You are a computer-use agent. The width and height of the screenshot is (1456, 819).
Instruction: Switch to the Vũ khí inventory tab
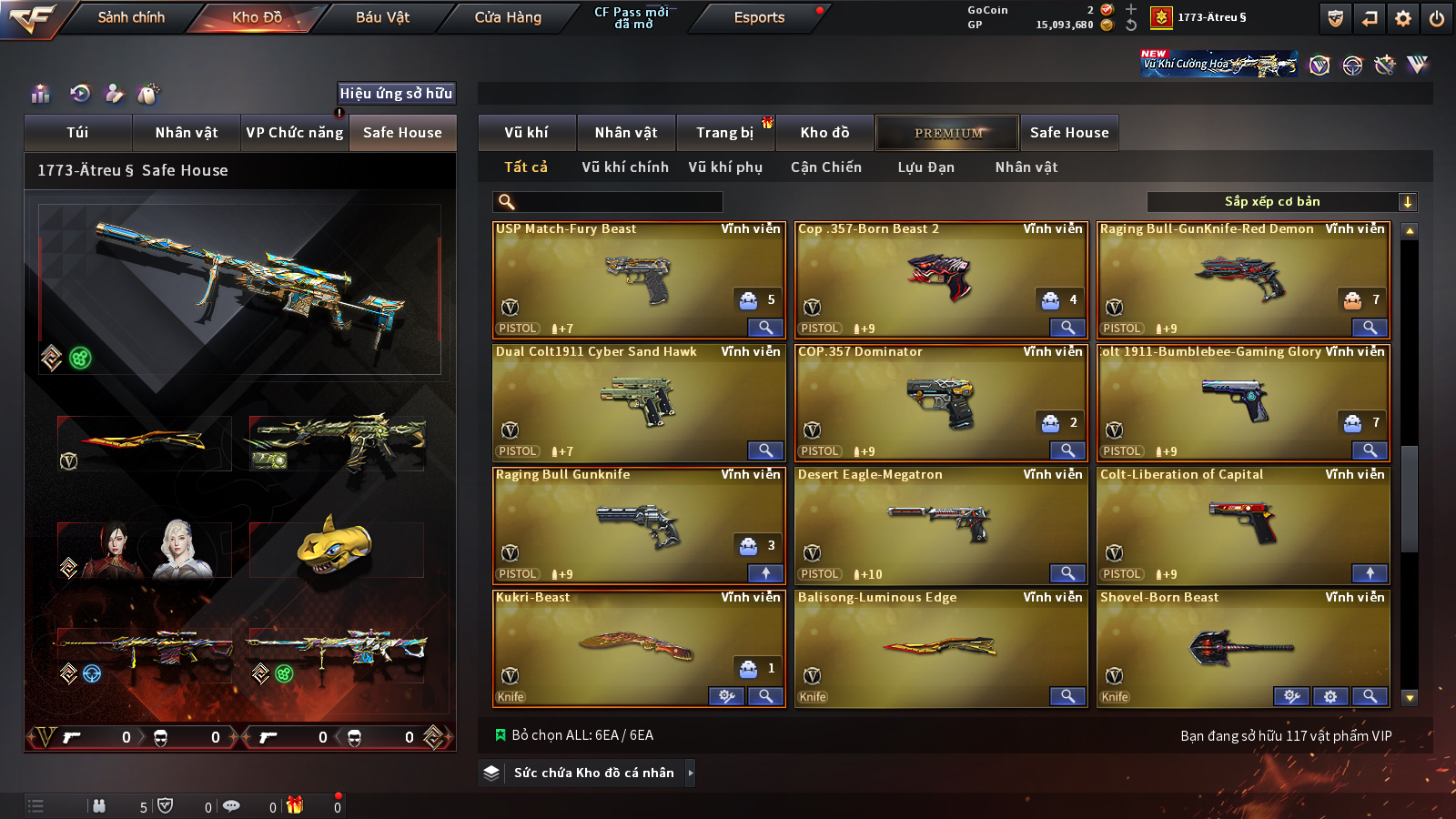(526, 133)
